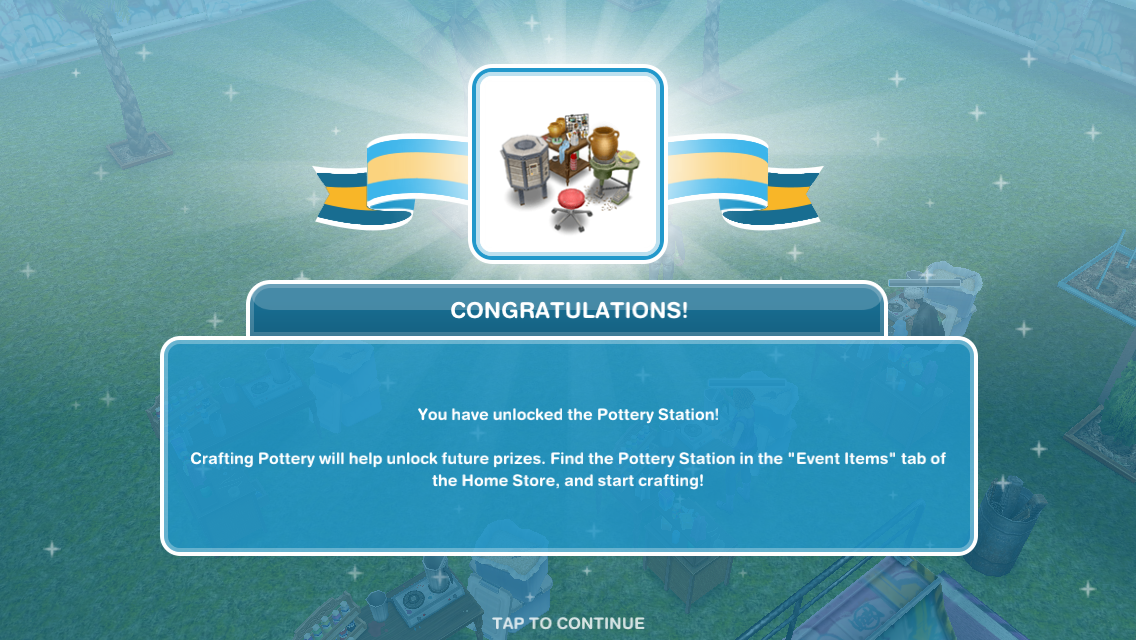
Task: Tap to continue past the congratulations screen
Action: click(x=568, y=623)
